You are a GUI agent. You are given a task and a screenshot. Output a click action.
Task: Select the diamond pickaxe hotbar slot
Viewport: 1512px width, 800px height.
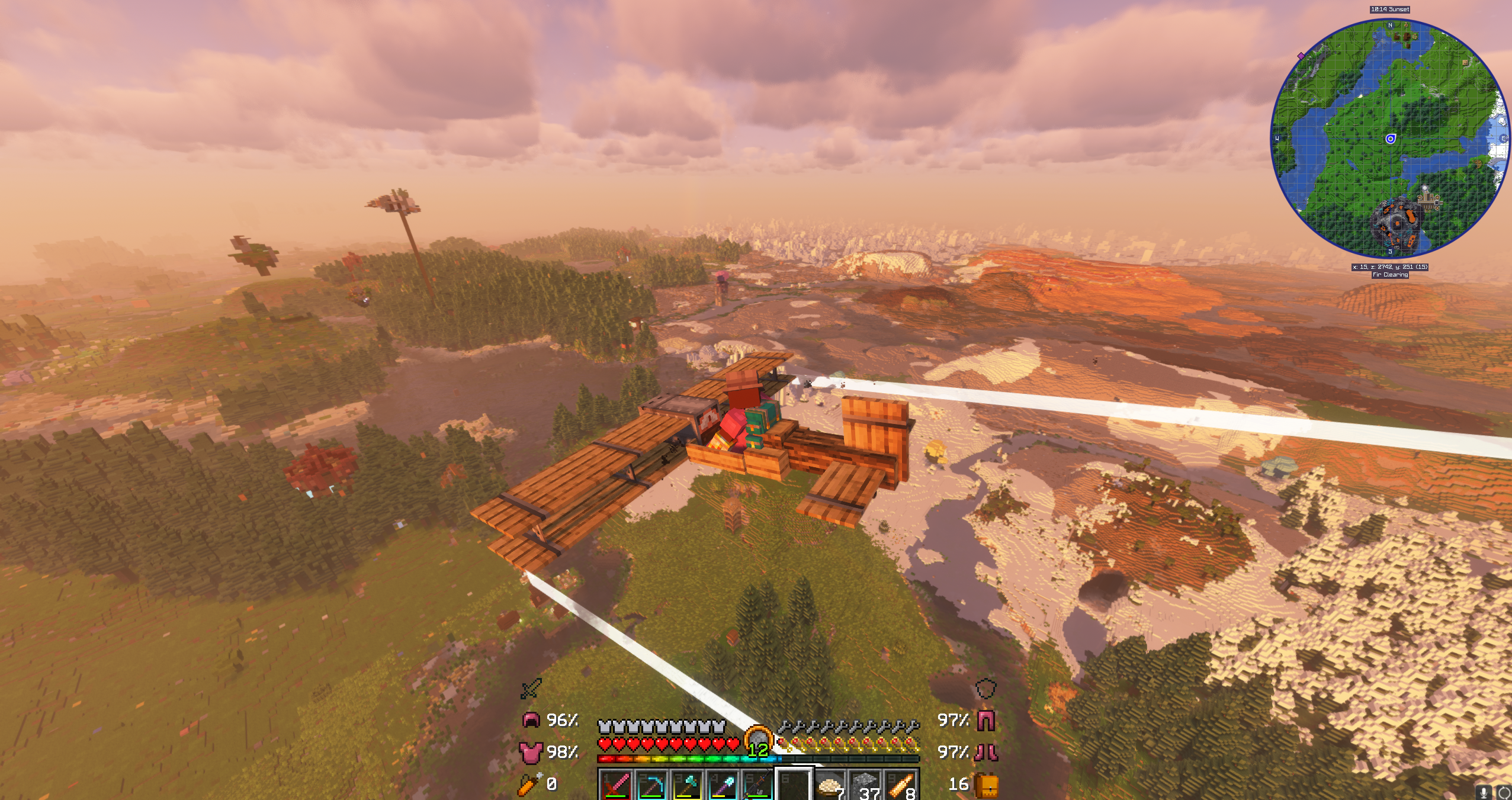click(x=651, y=786)
